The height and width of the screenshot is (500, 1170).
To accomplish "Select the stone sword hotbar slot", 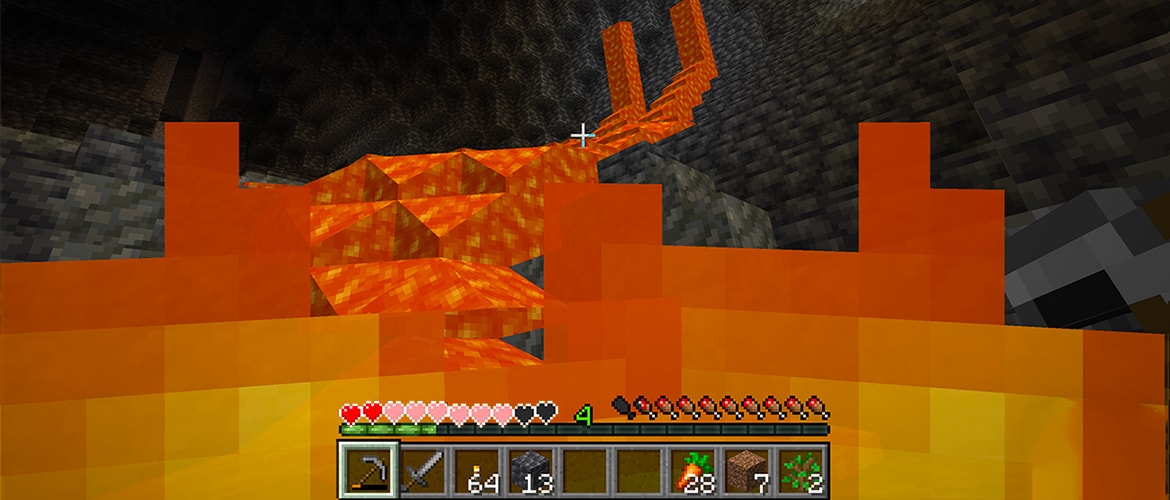I will point(423,470).
